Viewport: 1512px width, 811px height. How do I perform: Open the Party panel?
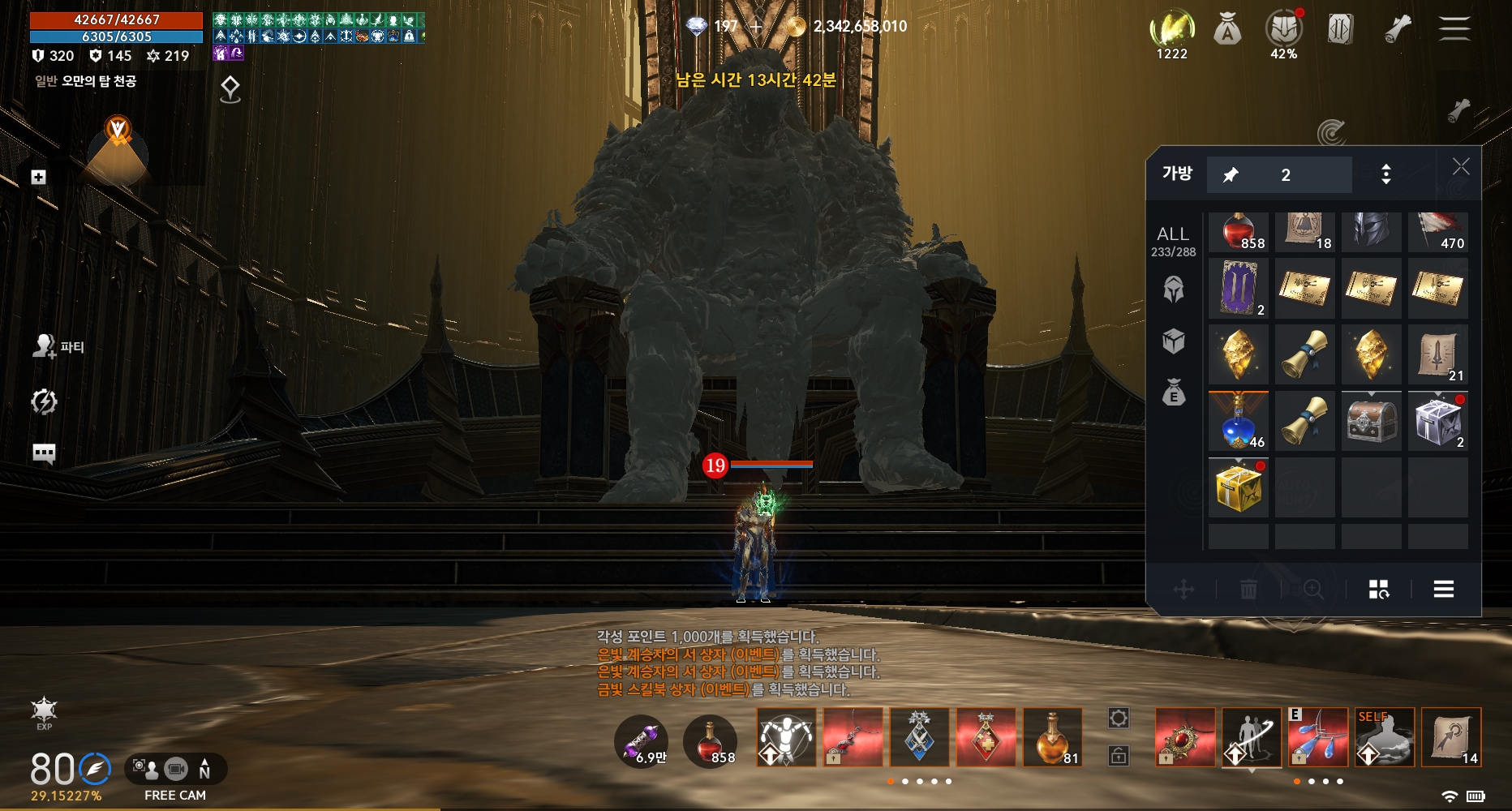[58, 347]
